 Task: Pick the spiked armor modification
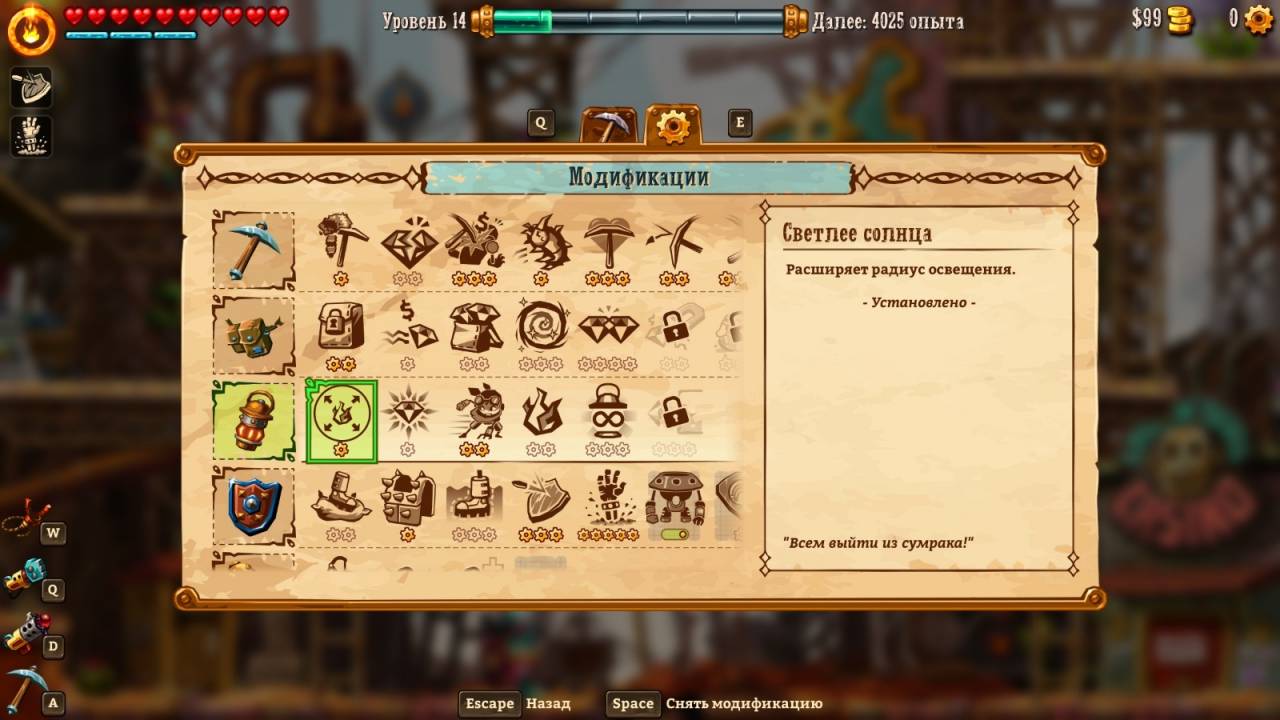408,497
